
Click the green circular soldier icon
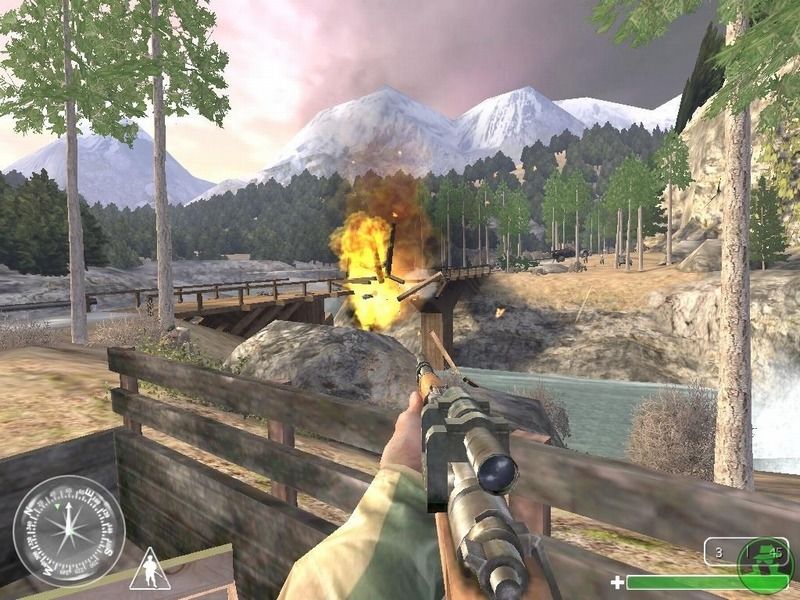click(763, 564)
